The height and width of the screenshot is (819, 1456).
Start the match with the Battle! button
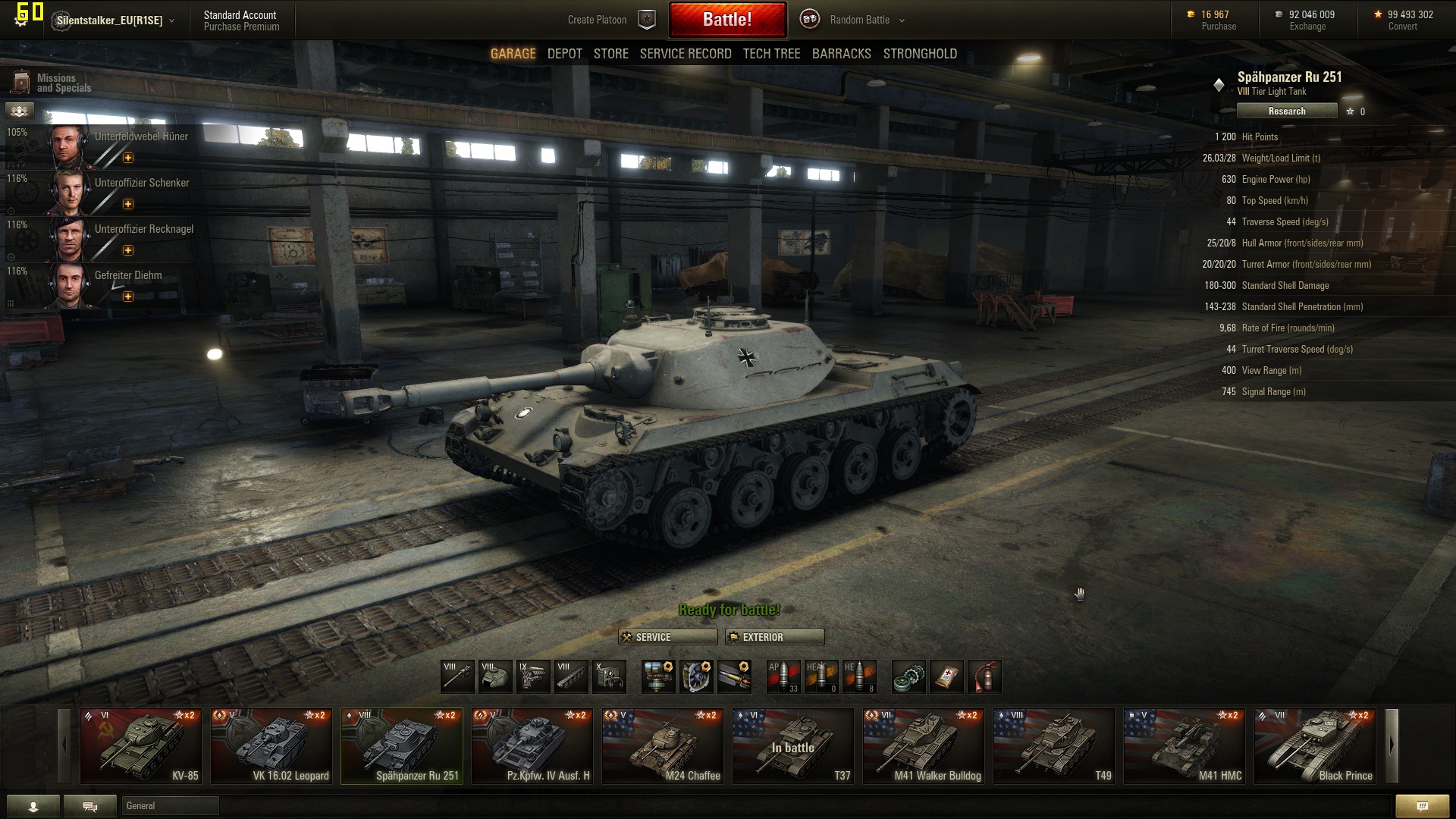pyautogui.click(x=727, y=20)
